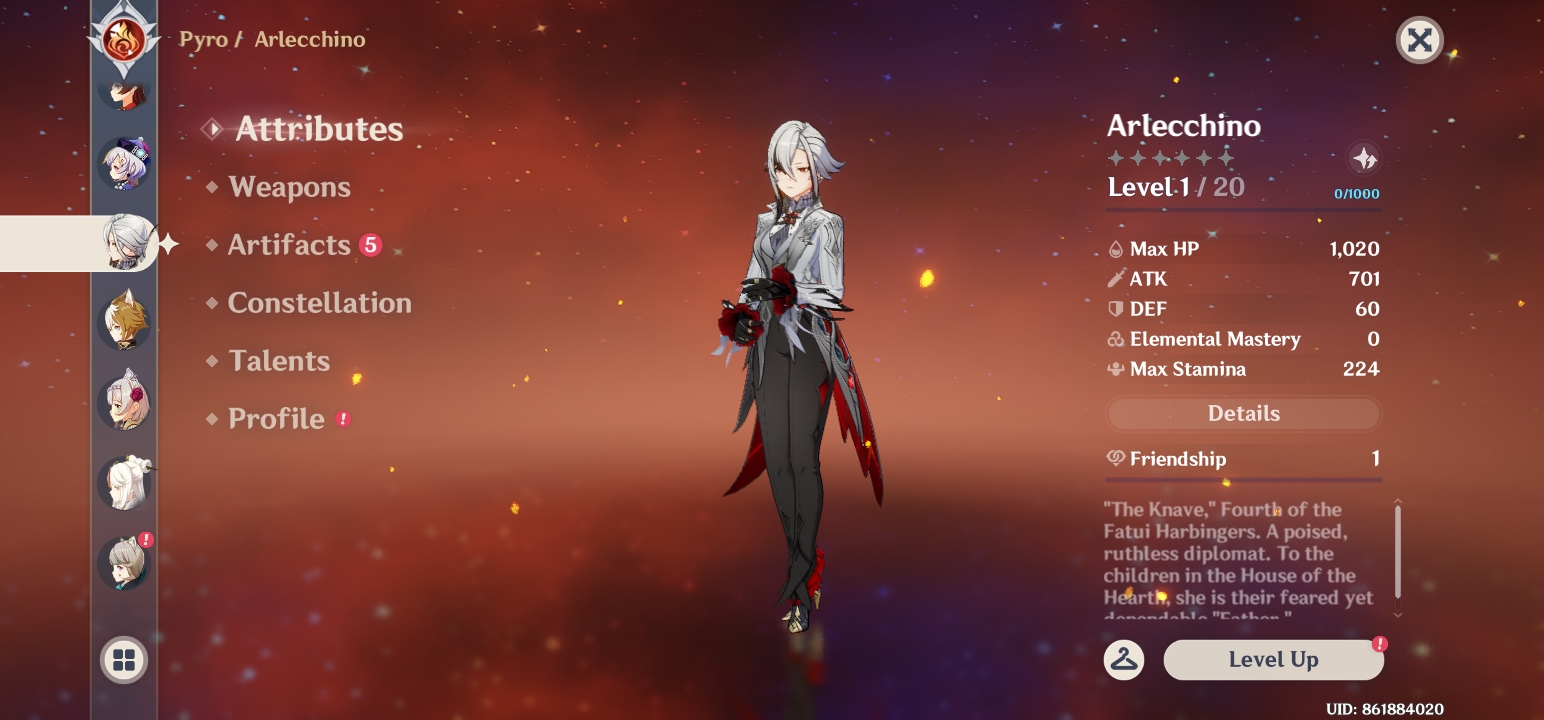Select Noelle's portrait in the sidebar
Image resolution: width=1544 pixels, height=720 pixels.
[124, 399]
